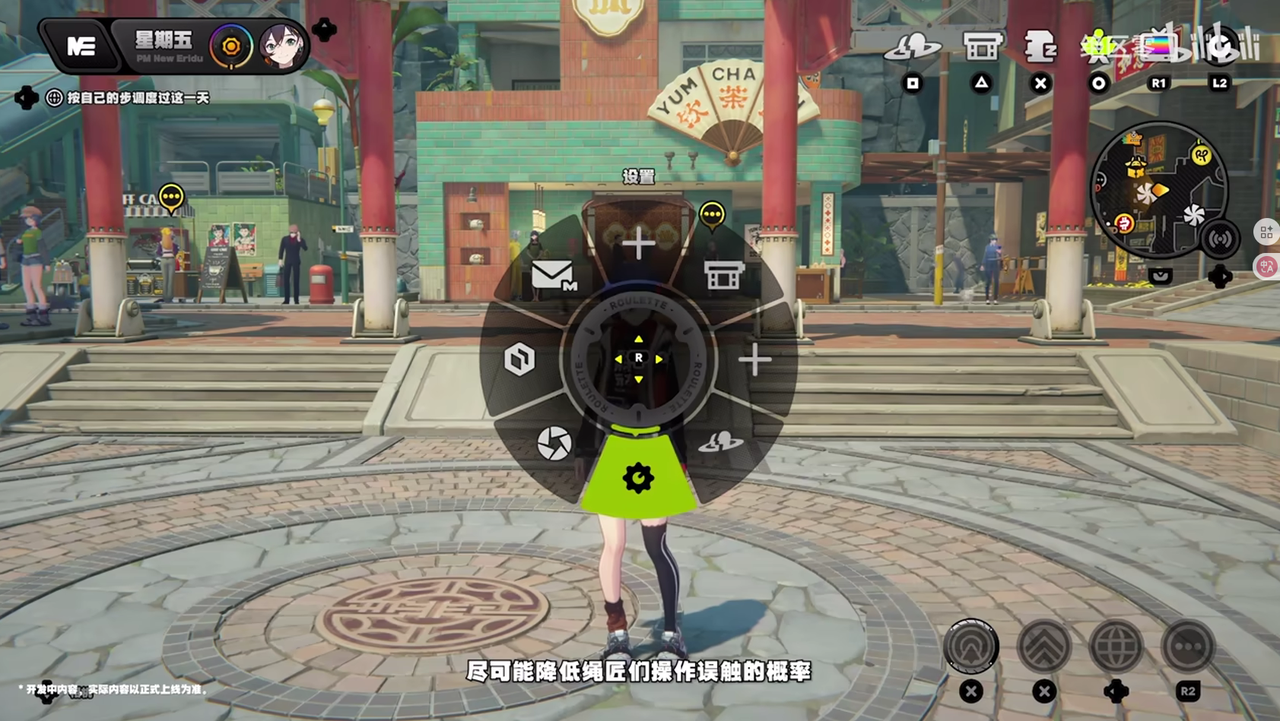Open the ME menu button
This screenshot has height=721, width=1280.
(x=80, y=46)
